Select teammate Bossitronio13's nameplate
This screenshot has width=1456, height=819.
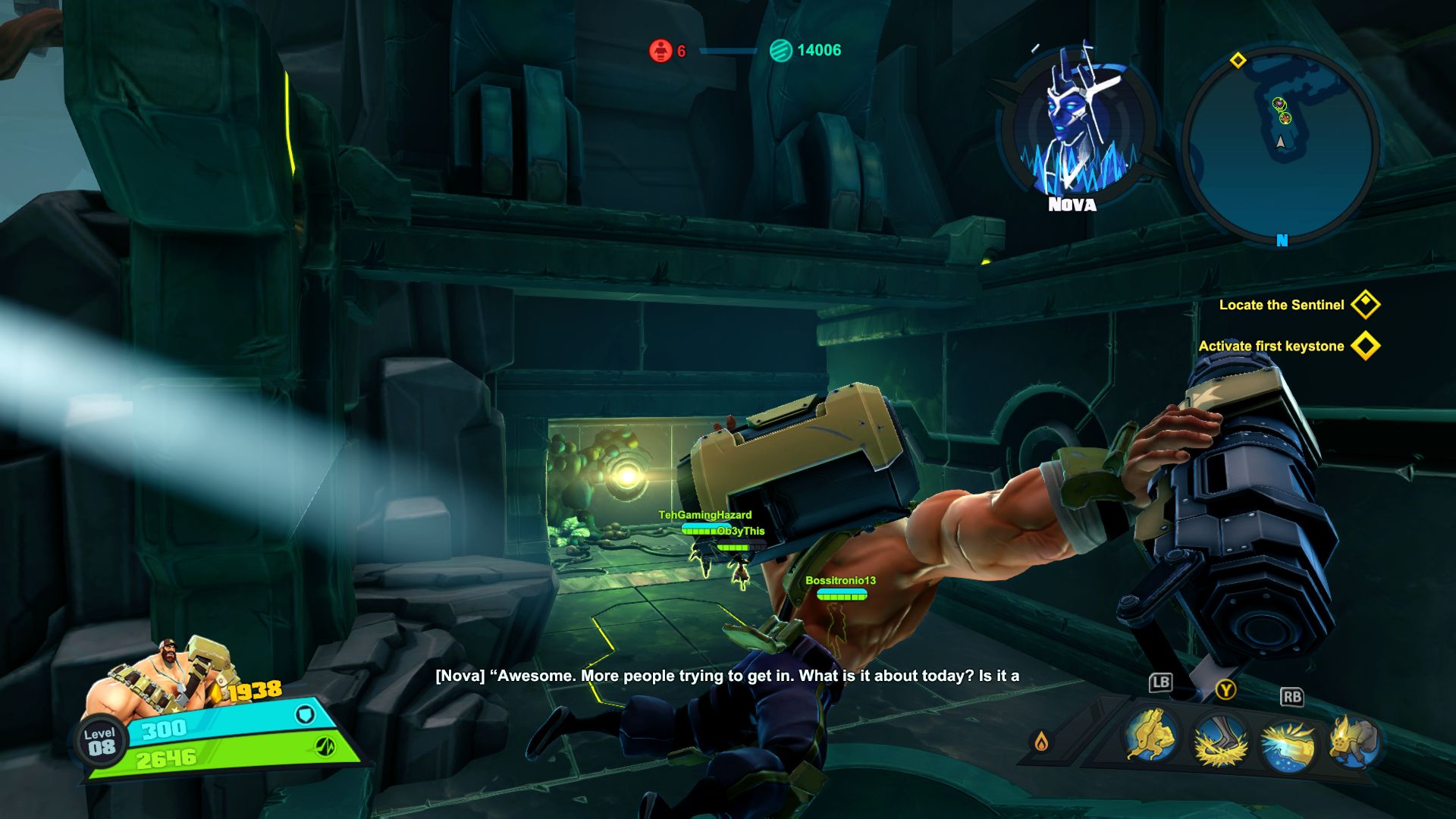tap(840, 581)
